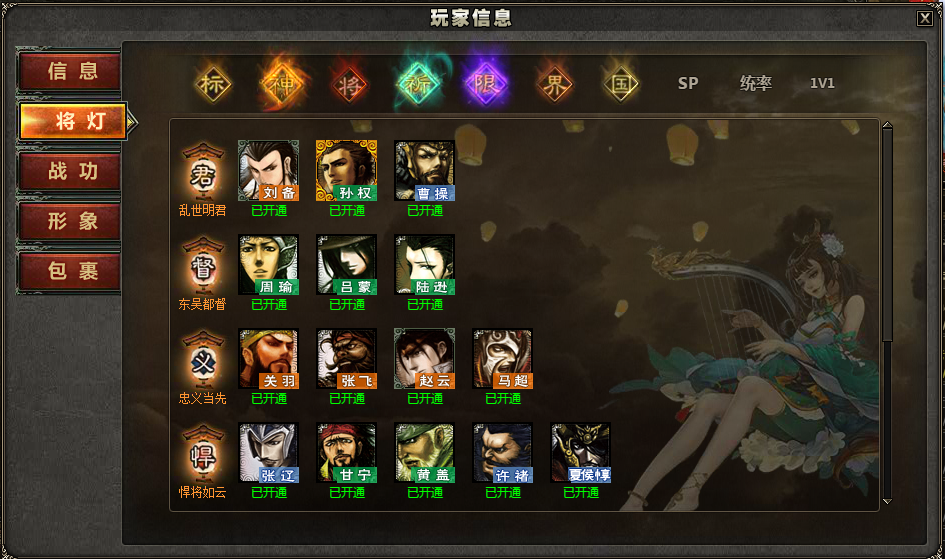
Task: Open the 信息 tab
Action: [71, 71]
